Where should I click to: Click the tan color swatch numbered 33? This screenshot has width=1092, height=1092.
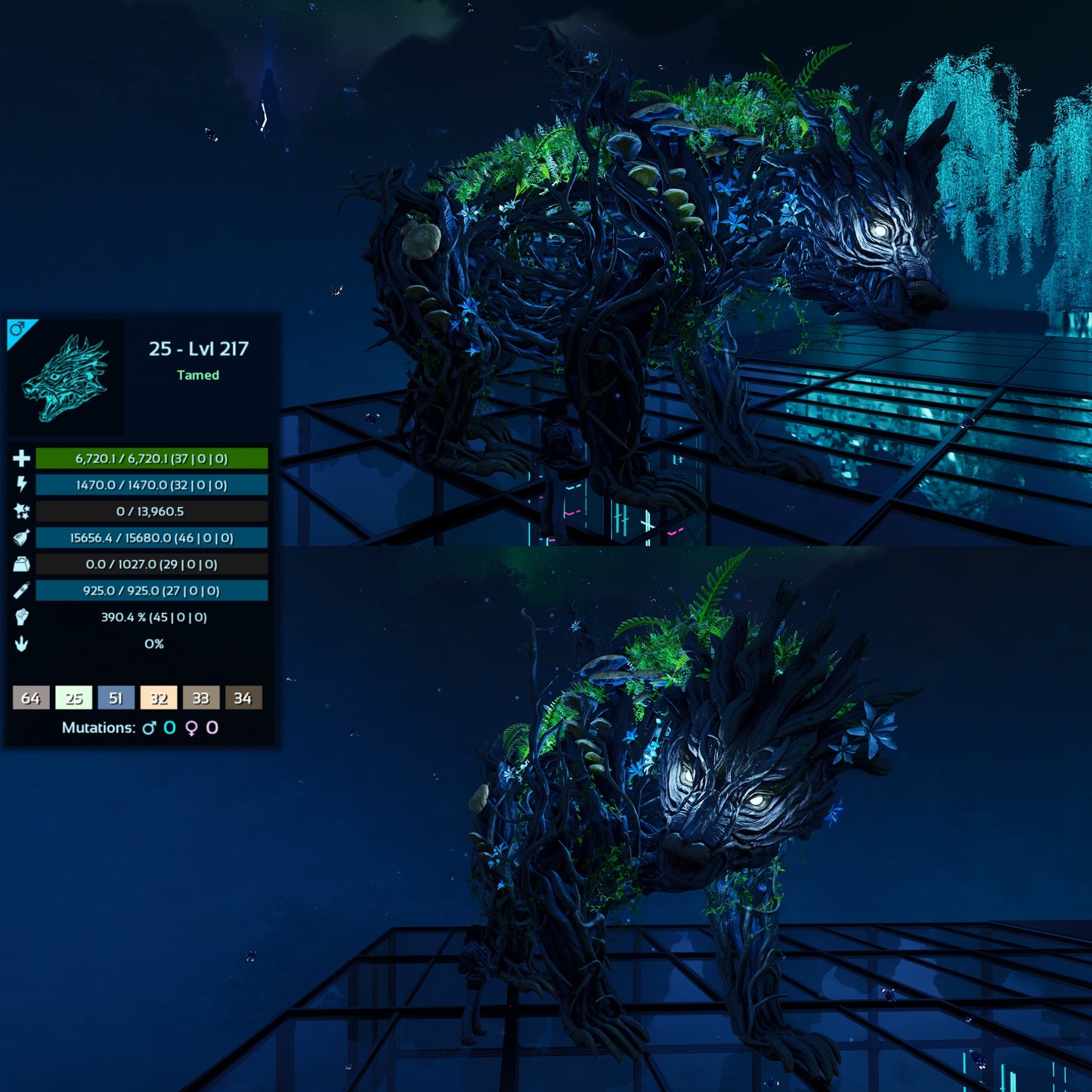200,698
